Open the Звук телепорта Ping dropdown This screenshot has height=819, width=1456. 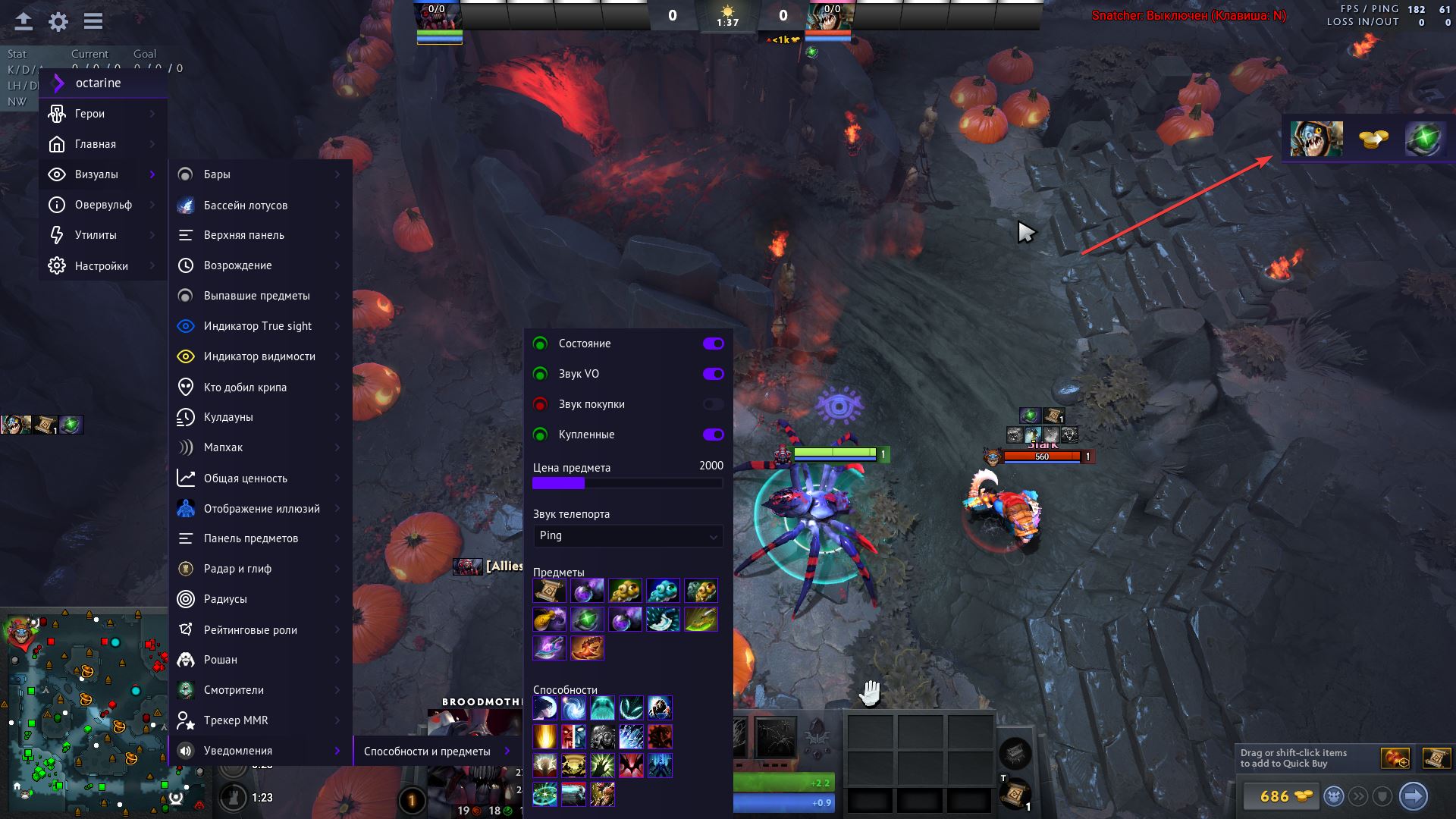(x=628, y=536)
